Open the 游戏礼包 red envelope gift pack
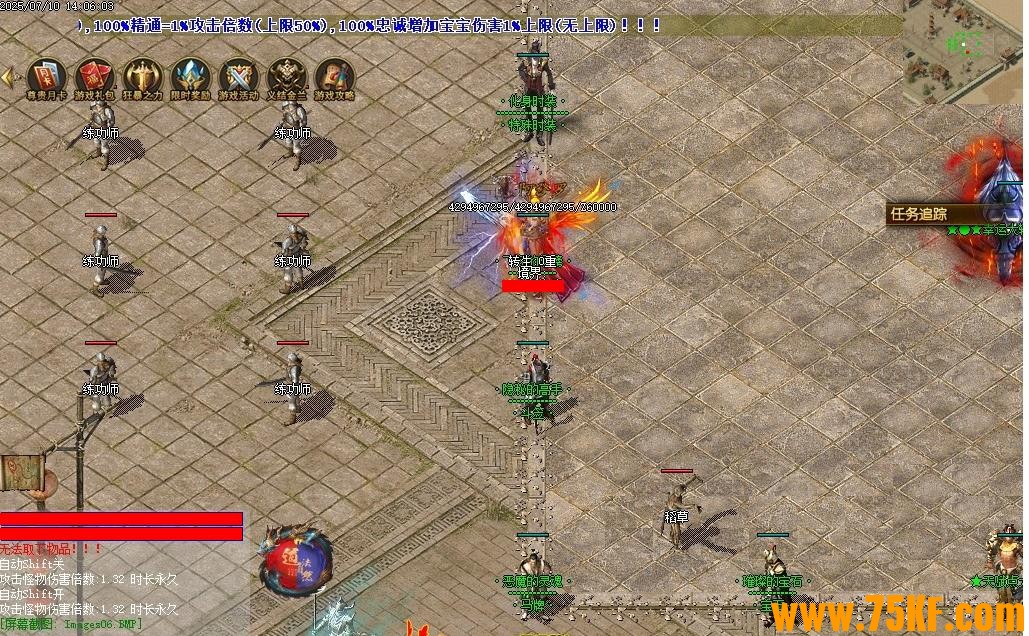The width and height of the screenshot is (1029, 636). click(x=94, y=78)
